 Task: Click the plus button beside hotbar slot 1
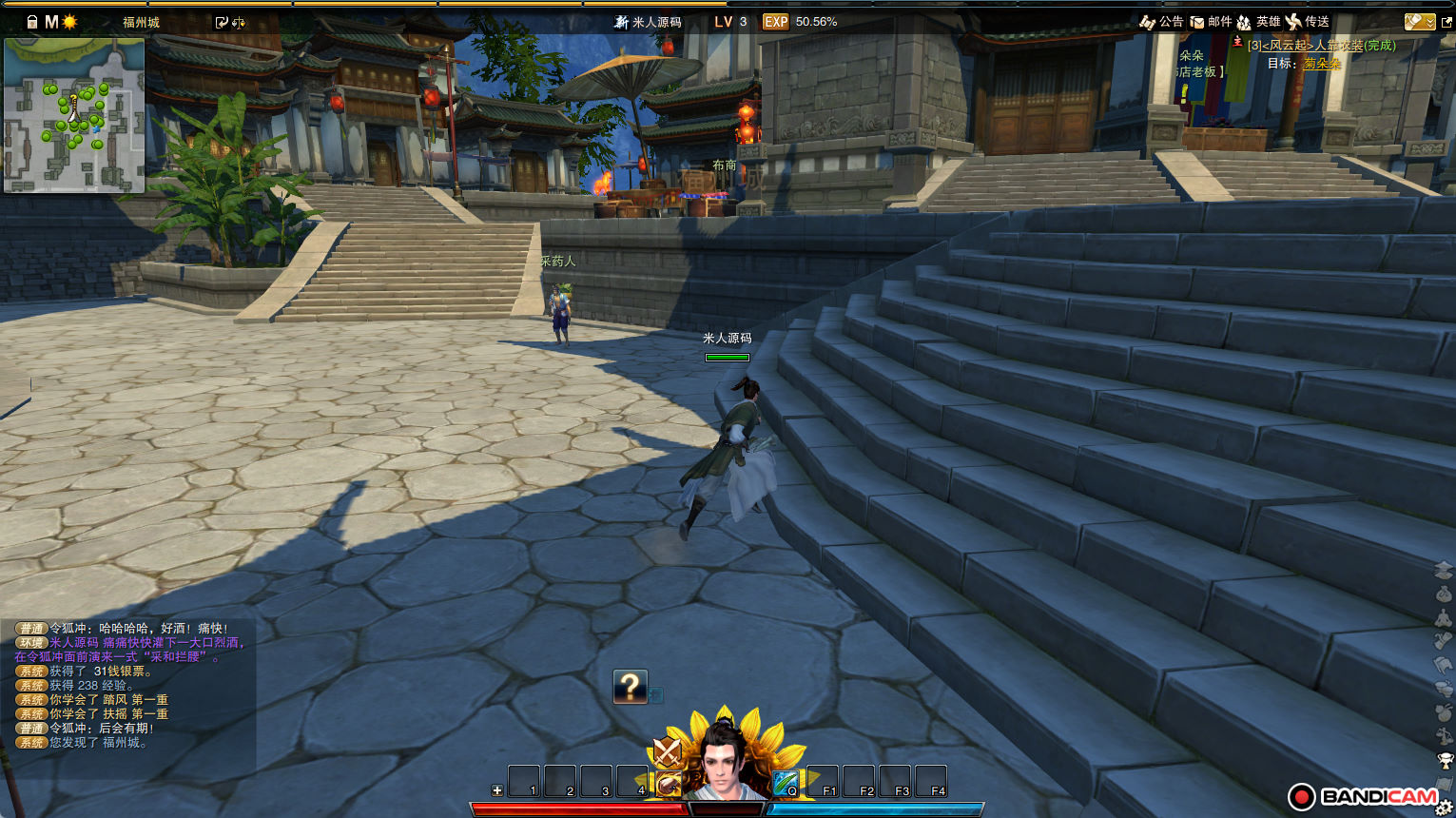(x=496, y=790)
